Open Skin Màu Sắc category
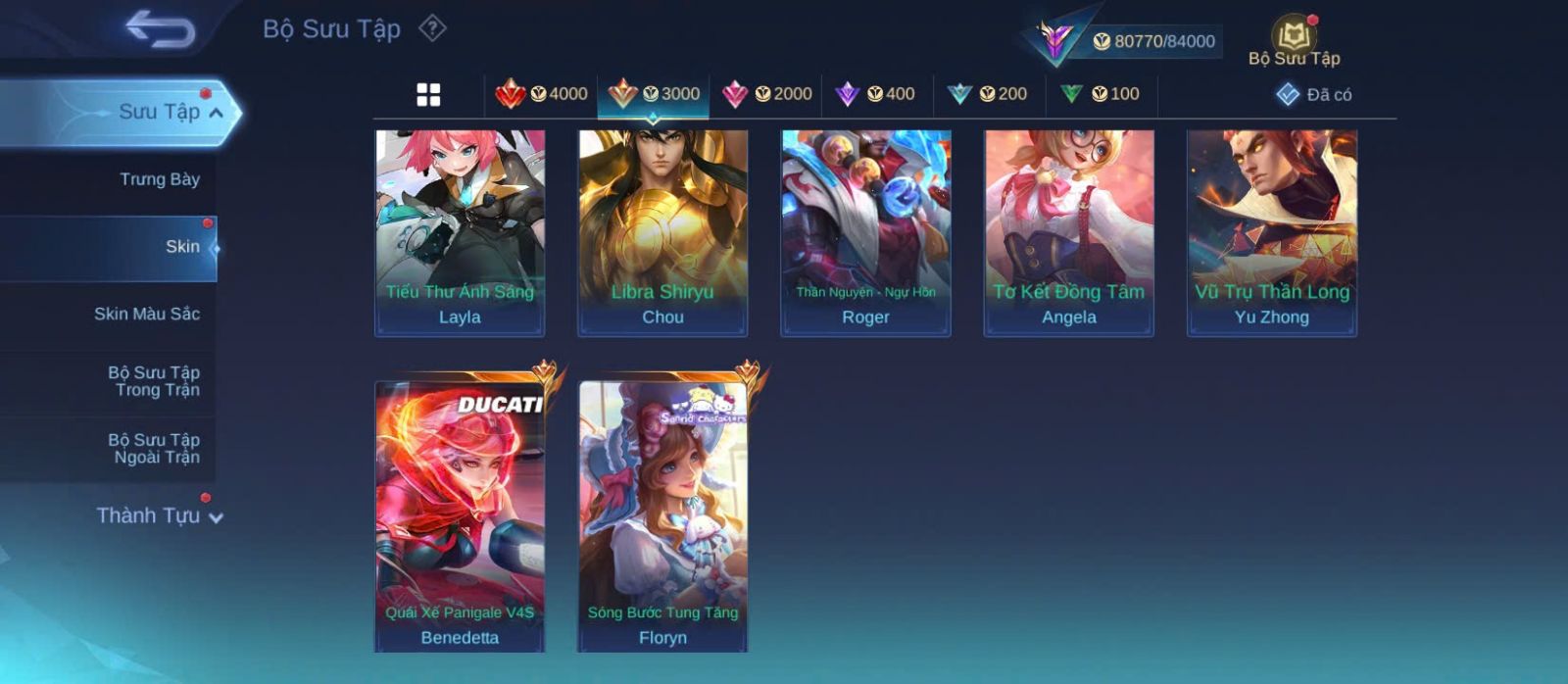 (x=146, y=314)
